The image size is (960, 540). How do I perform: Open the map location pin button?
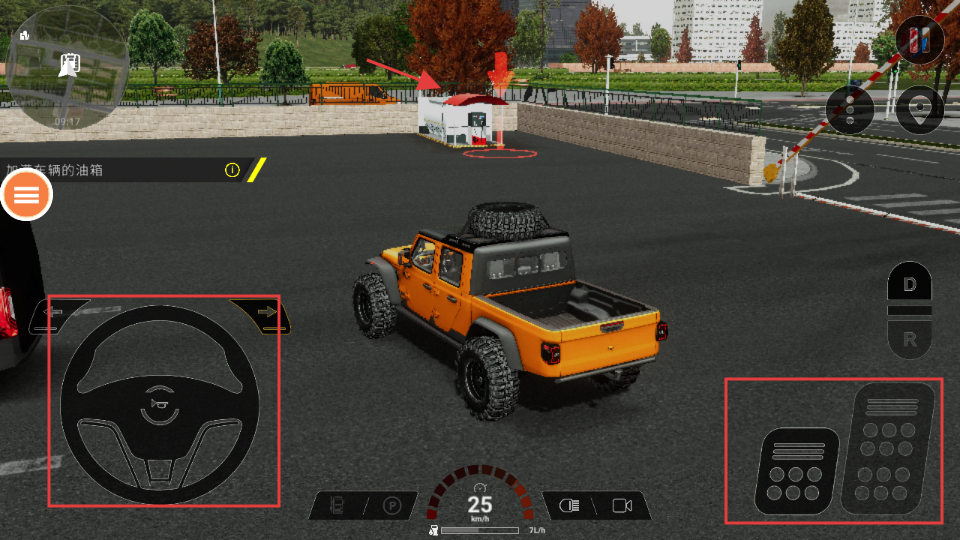(x=919, y=109)
